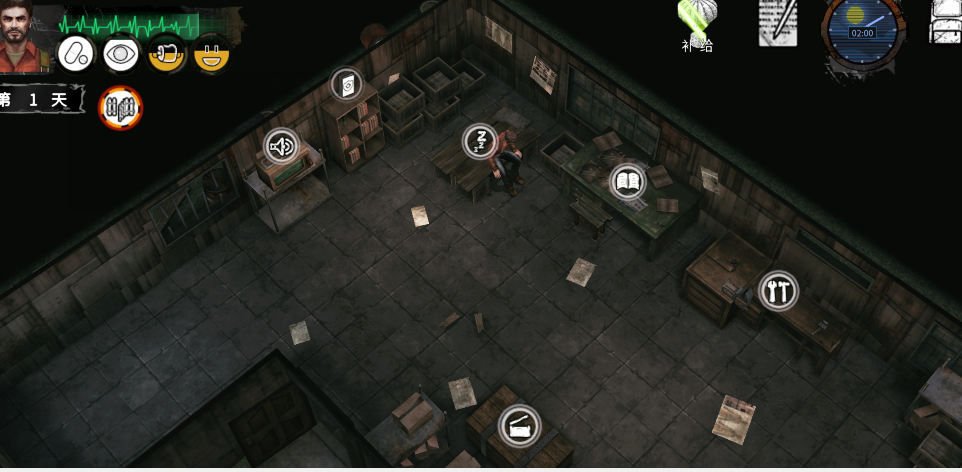Select the document icon above the bookshelf
This screenshot has width=962, height=472.
coord(348,85)
